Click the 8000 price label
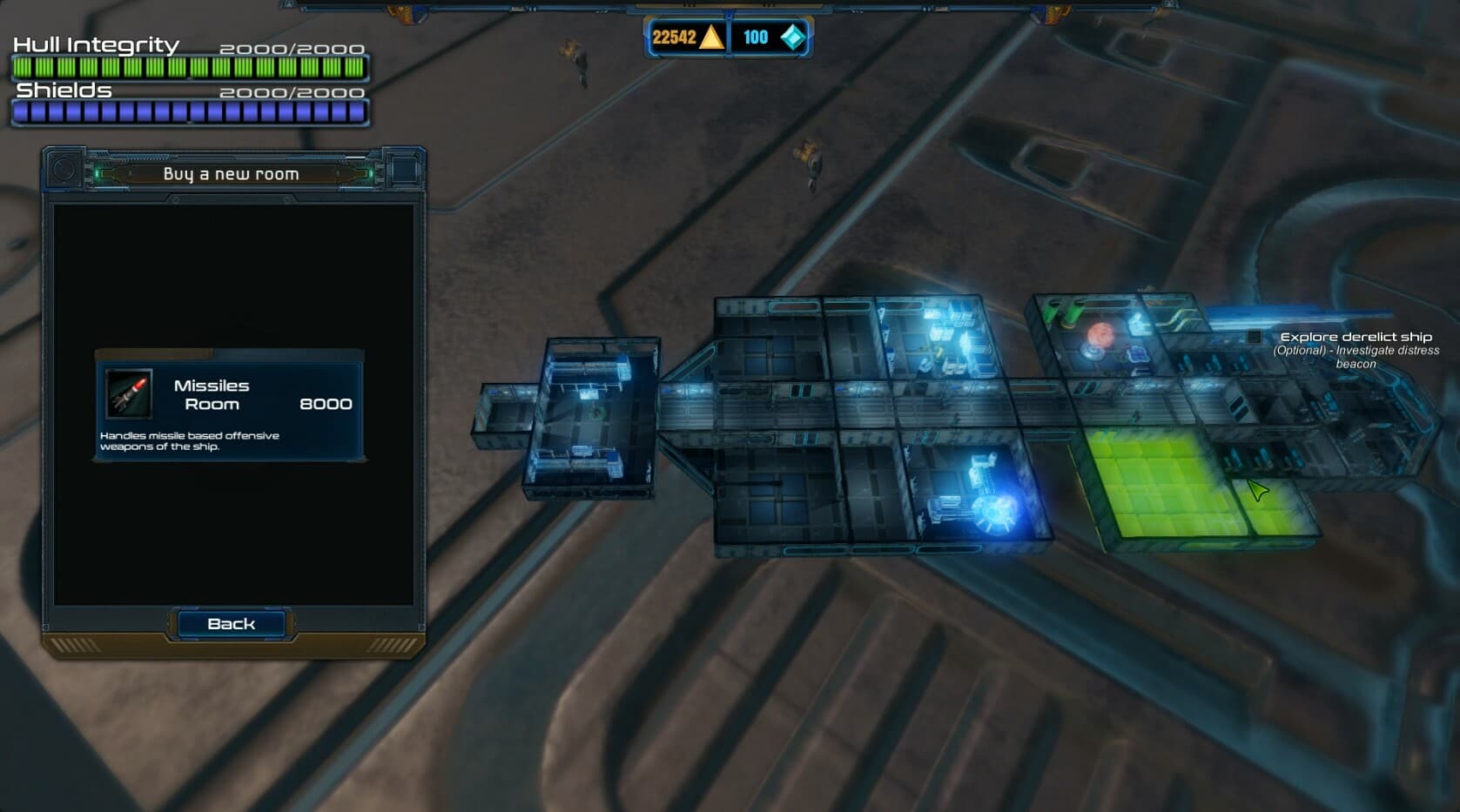This screenshot has width=1460, height=812. click(326, 404)
